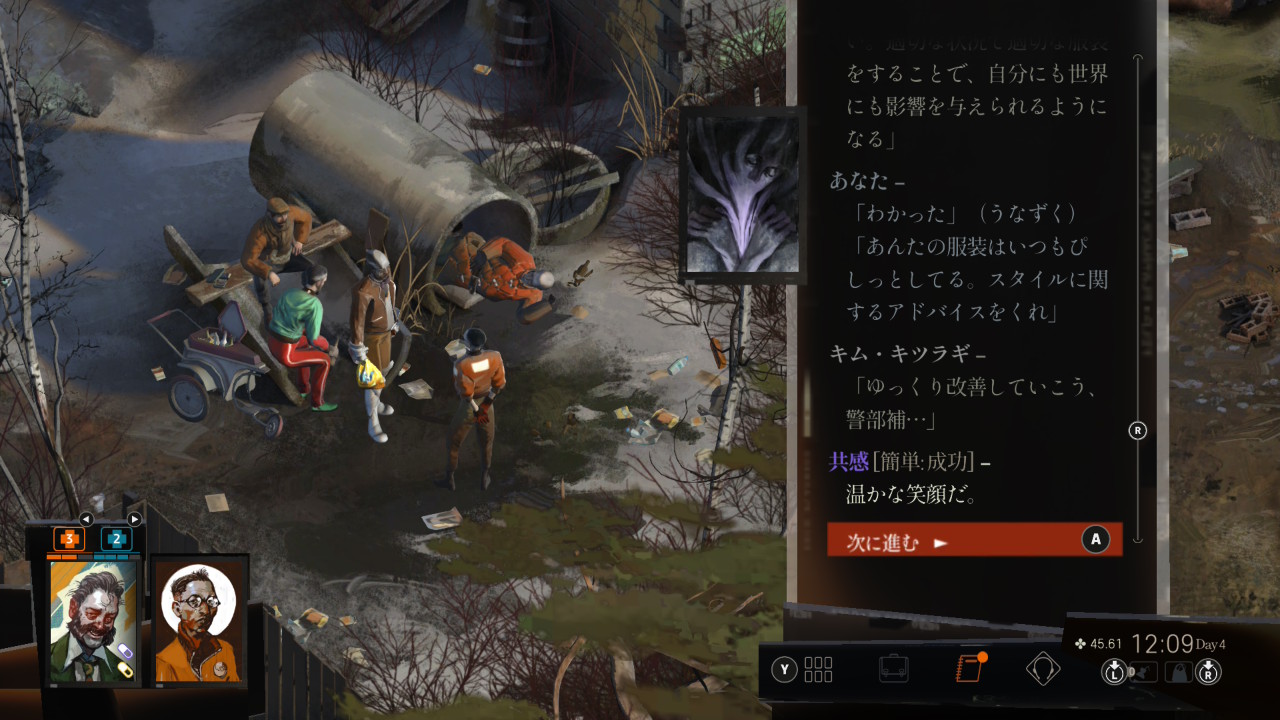Select the protagonist's bearded portrait
Viewport: 1280px width, 720px height.
(93, 620)
